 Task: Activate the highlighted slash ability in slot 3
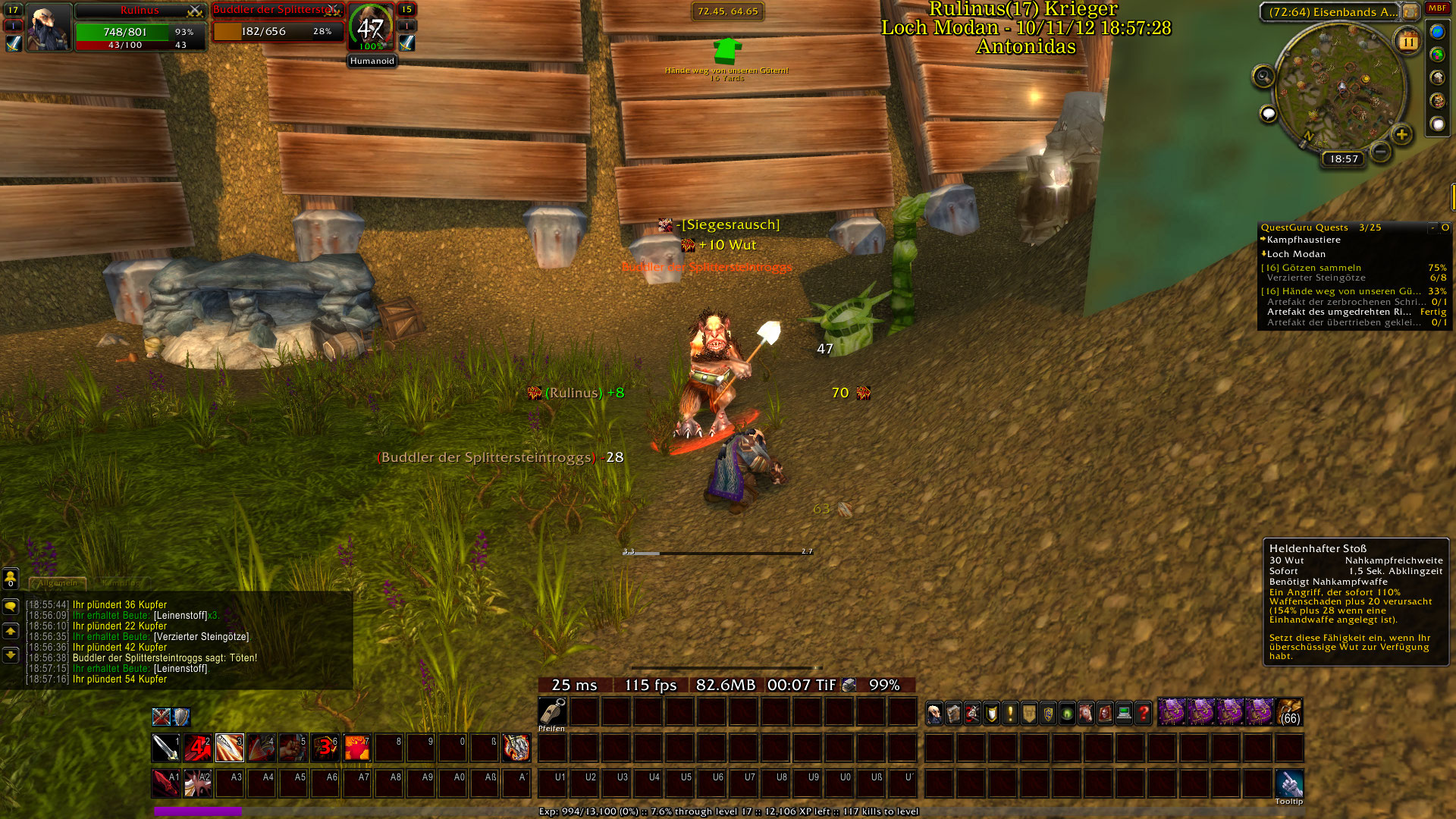click(229, 748)
